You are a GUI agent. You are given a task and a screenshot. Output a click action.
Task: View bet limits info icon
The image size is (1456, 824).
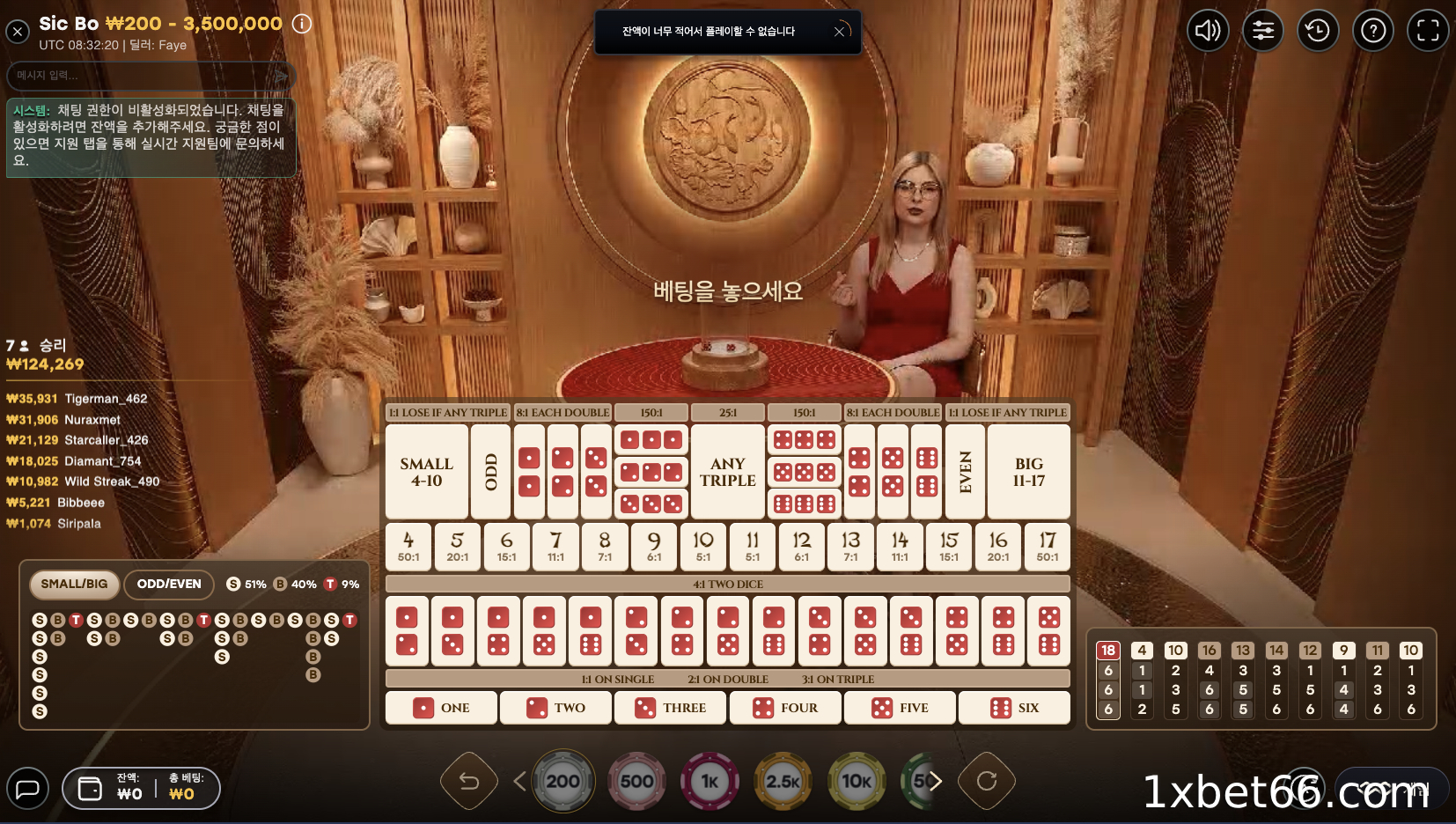point(302,24)
